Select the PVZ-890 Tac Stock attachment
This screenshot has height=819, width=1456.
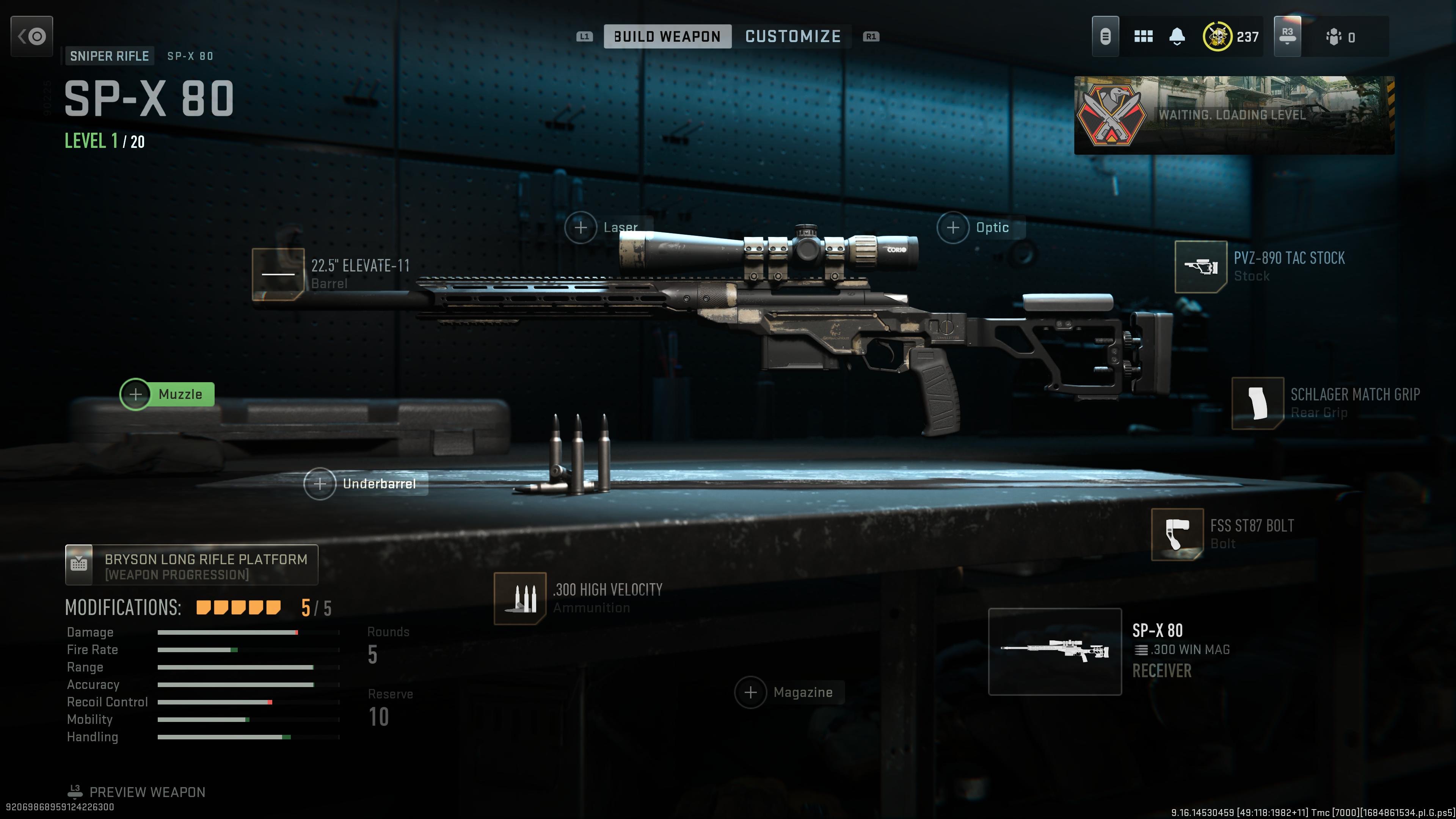(x=1201, y=267)
